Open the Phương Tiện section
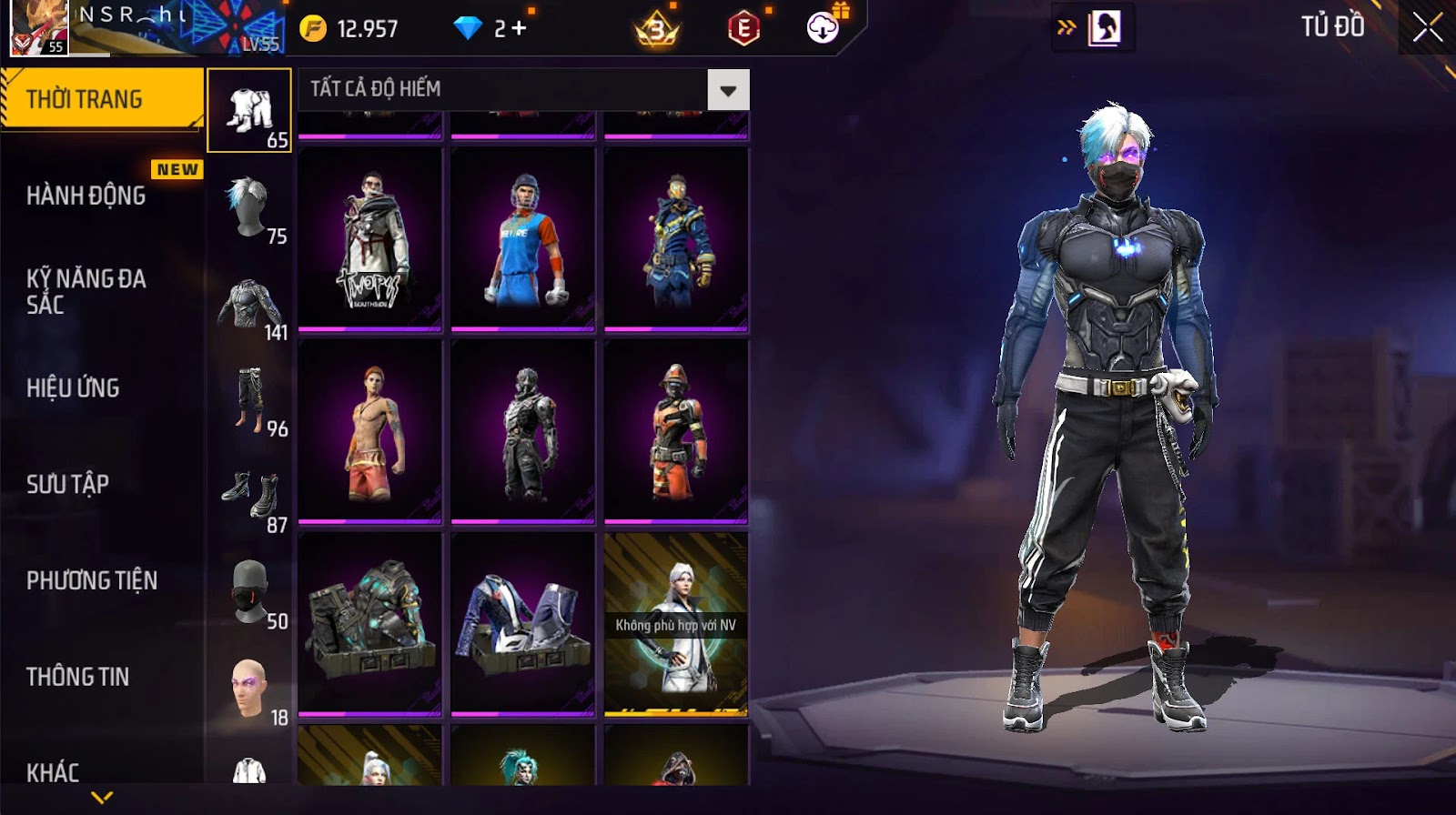1456x815 pixels. point(92,580)
